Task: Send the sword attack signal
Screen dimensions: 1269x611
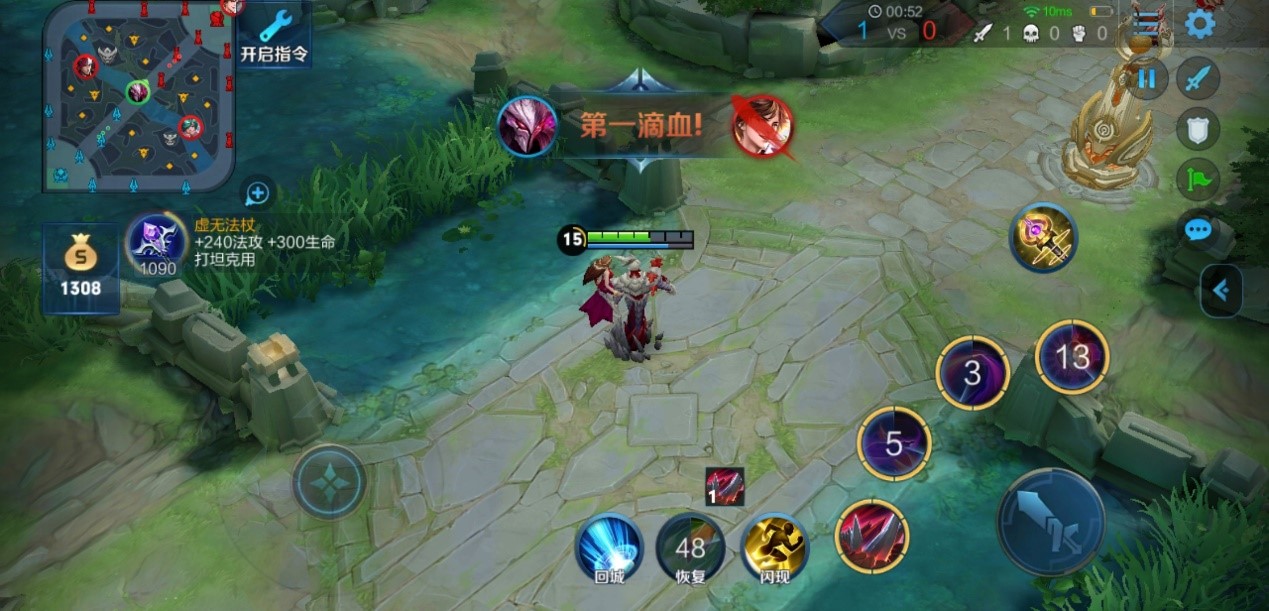Action: click(1197, 77)
